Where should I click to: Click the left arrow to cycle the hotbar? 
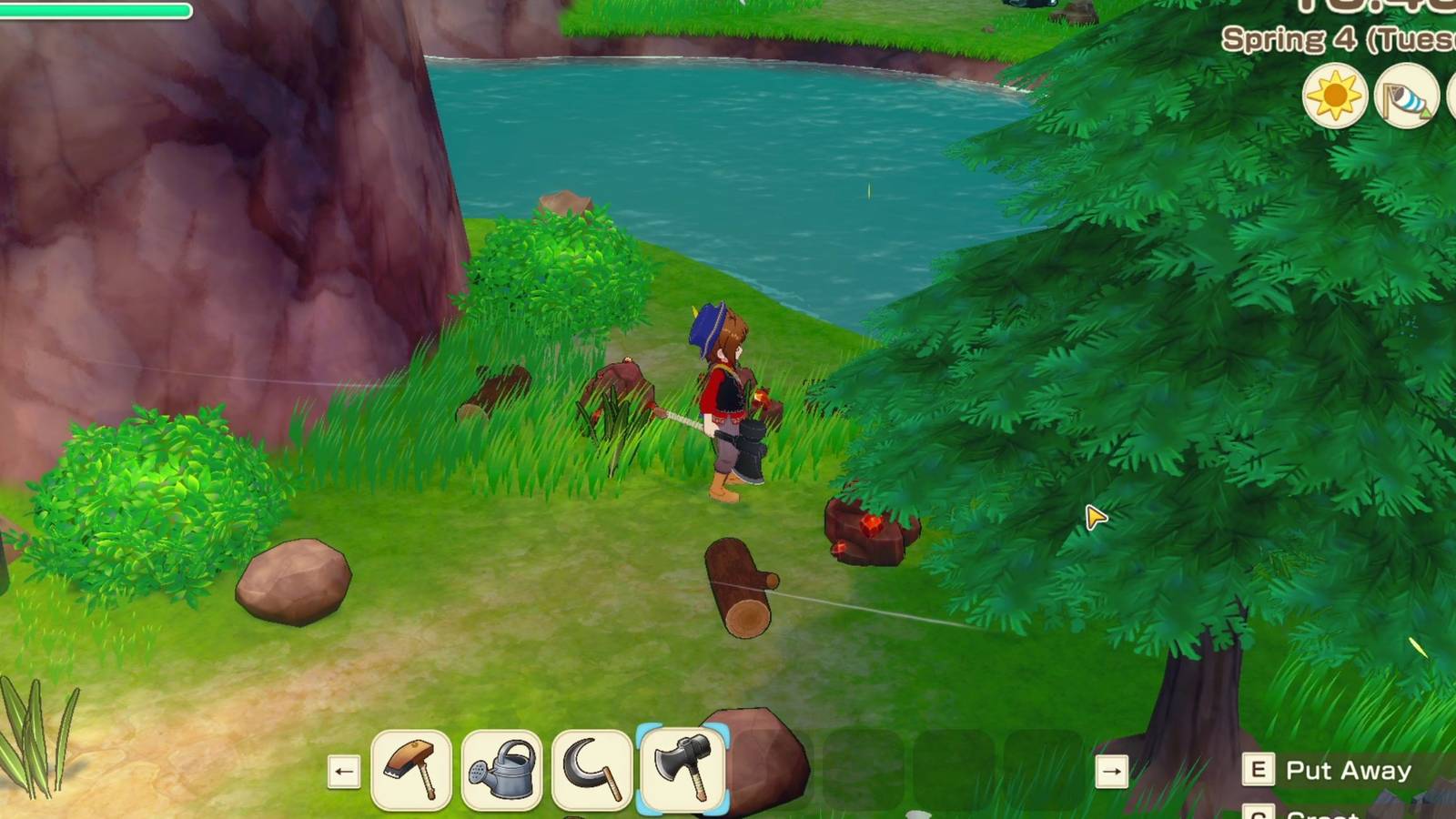point(344,771)
